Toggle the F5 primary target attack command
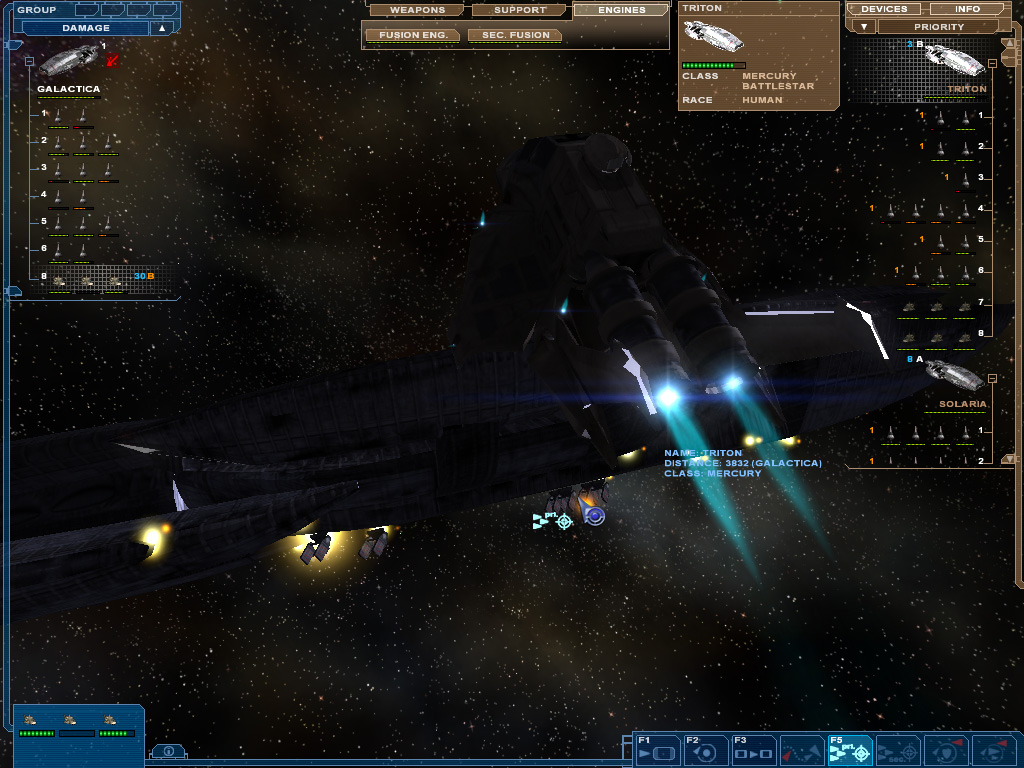 coord(851,750)
